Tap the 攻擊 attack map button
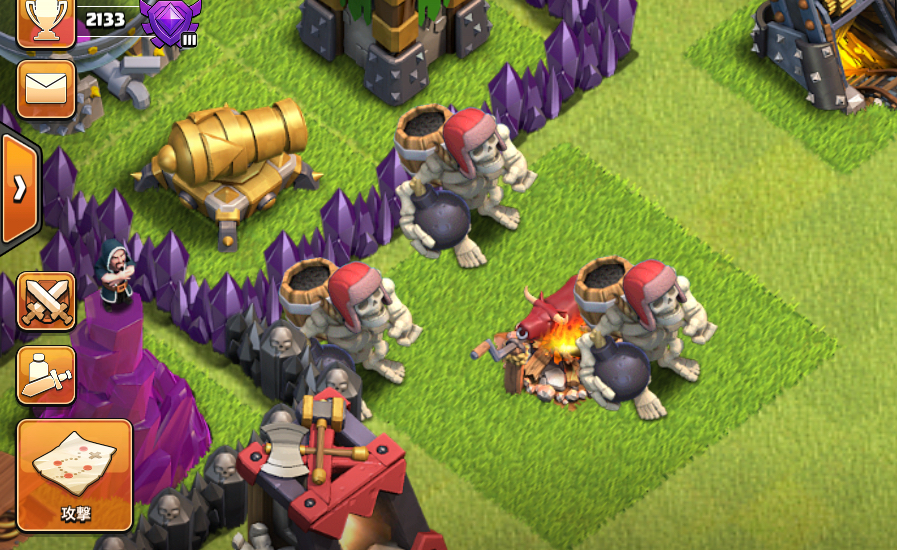This screenshot has width=897, height=550. click(75, 474)
